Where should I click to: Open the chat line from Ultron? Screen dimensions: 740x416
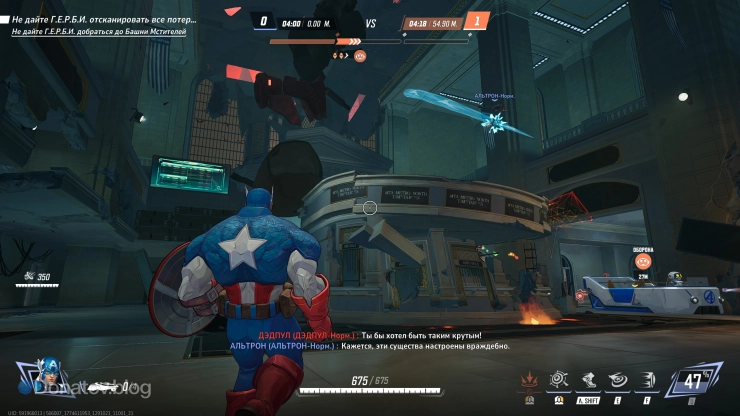tap(370, 346)
